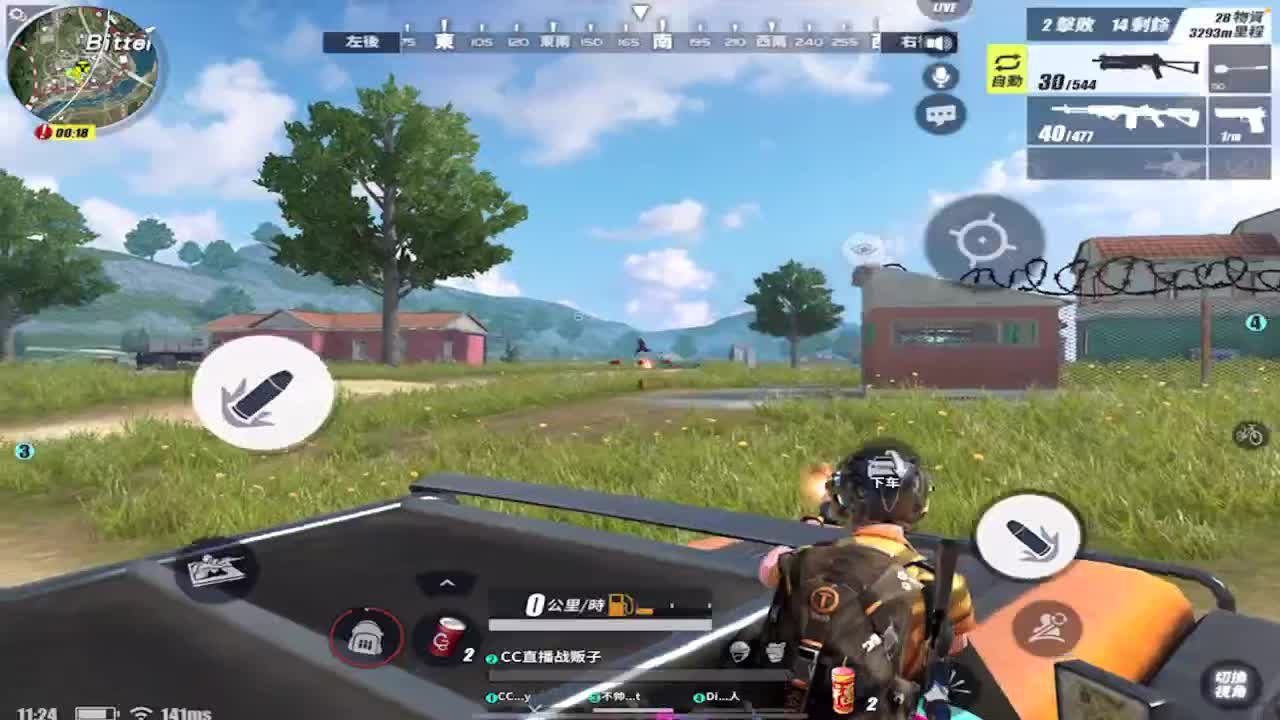Open teammate CC...y status entry
This screenshot has width=1280, height=720.
tap(508, 696)
